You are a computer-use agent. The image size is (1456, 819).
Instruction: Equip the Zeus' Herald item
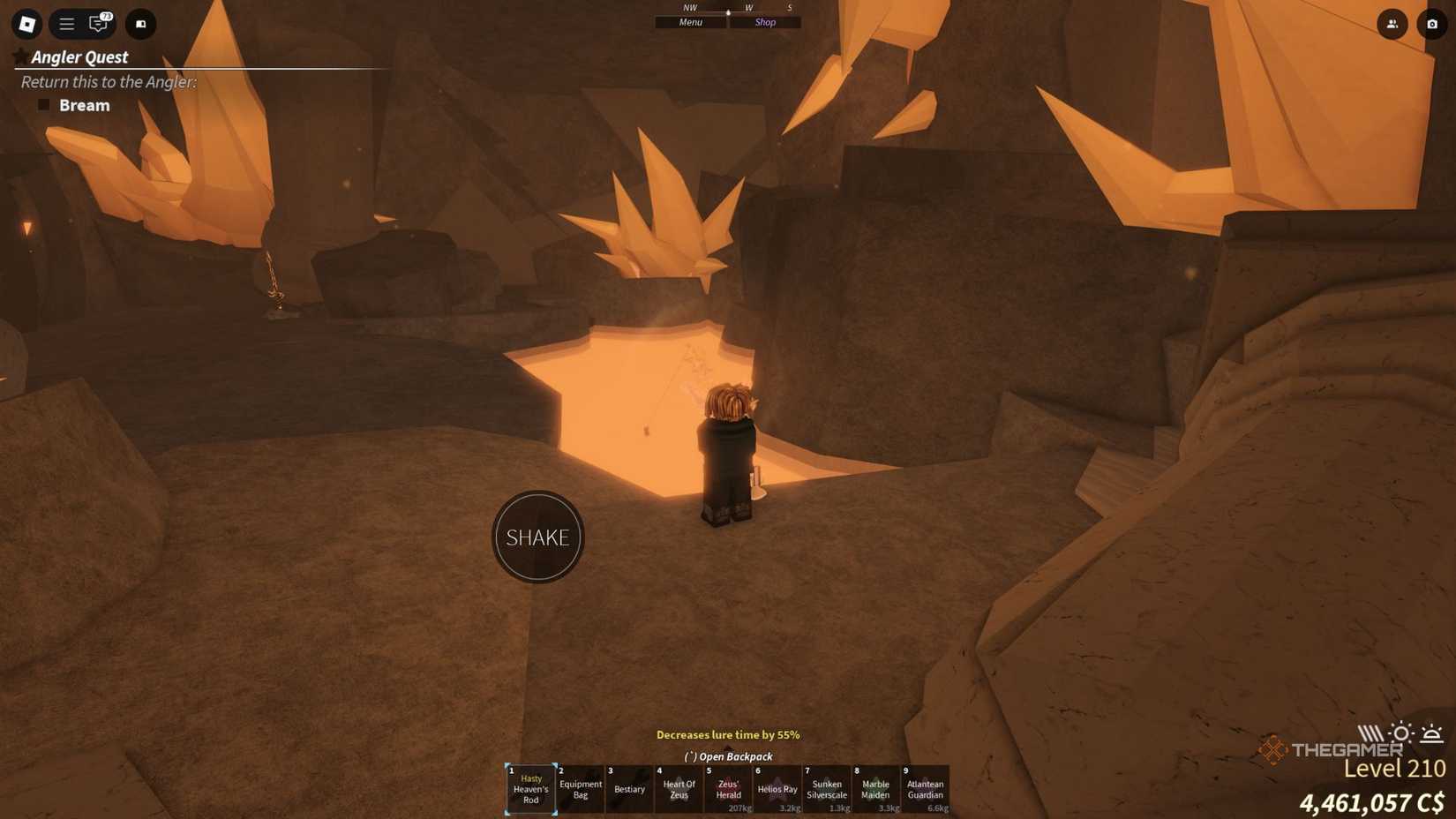(x=728, y=789)
